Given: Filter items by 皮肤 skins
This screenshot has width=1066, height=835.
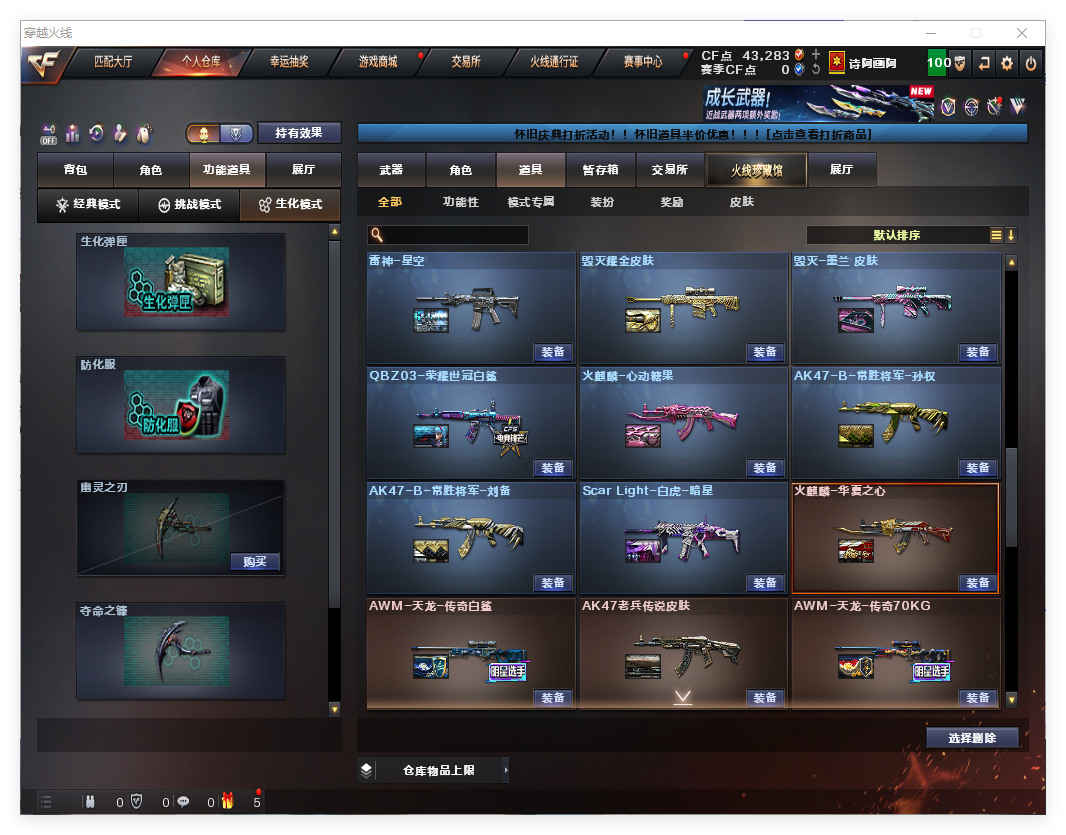Looking at the screenshot, I should [x=742, y=202].
